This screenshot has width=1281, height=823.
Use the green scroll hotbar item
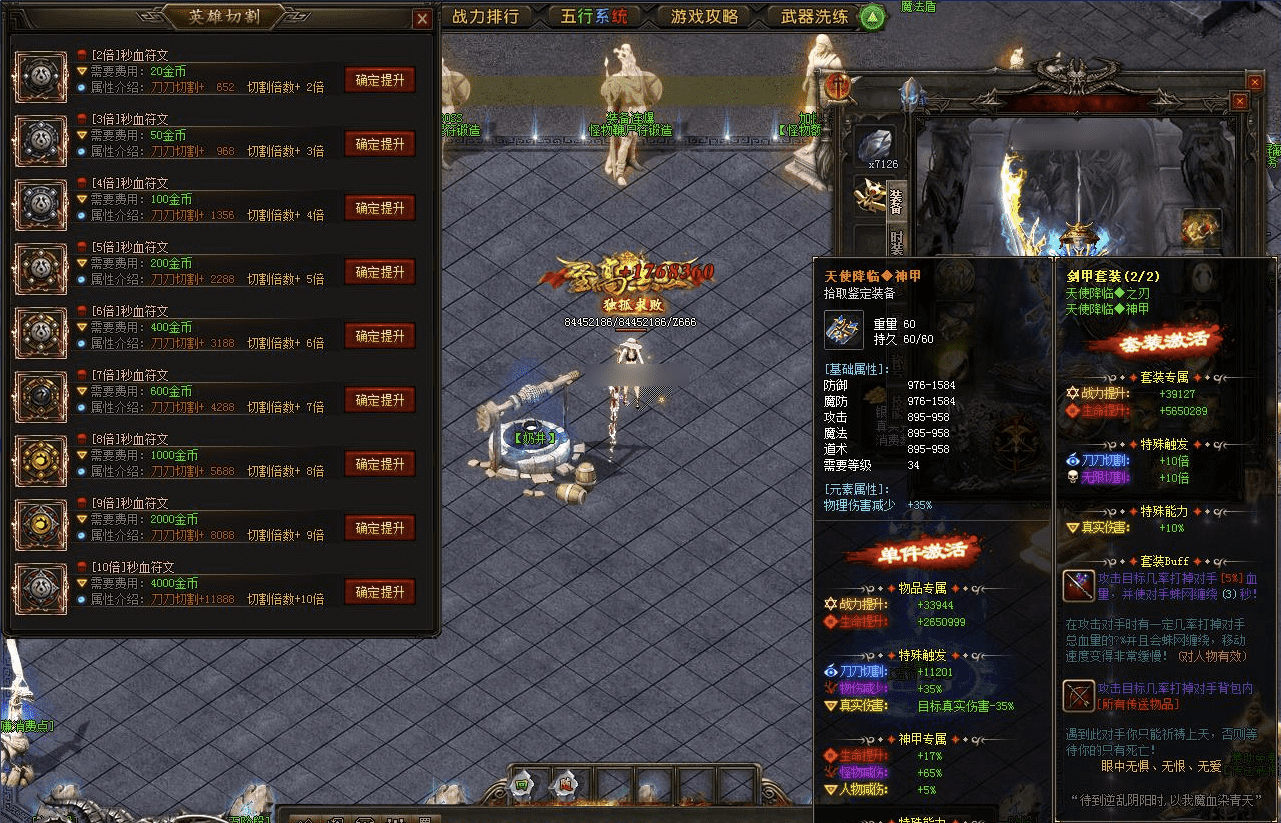(521, 785)
